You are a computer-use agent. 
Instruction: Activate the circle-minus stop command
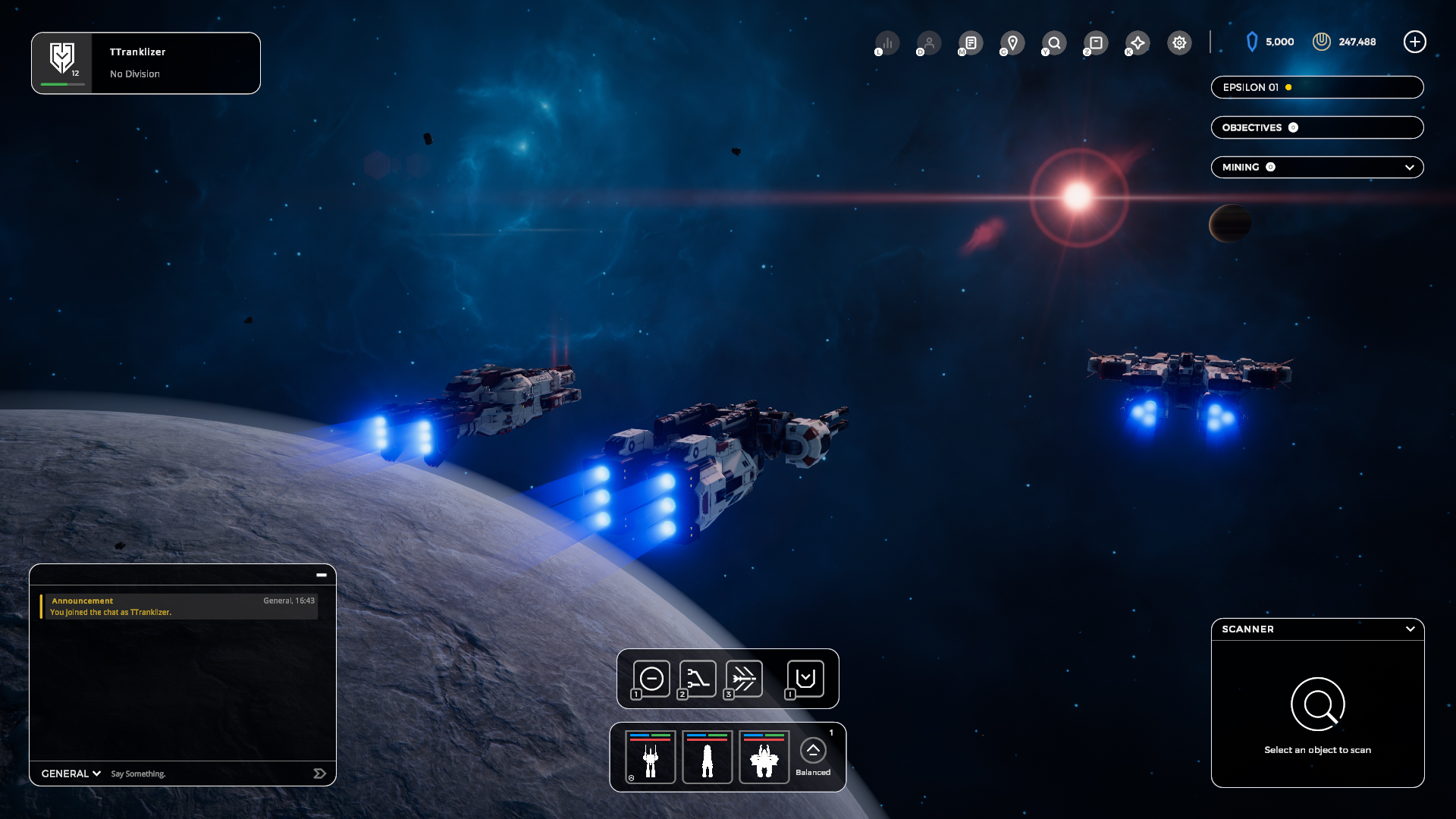click(651, 679)
